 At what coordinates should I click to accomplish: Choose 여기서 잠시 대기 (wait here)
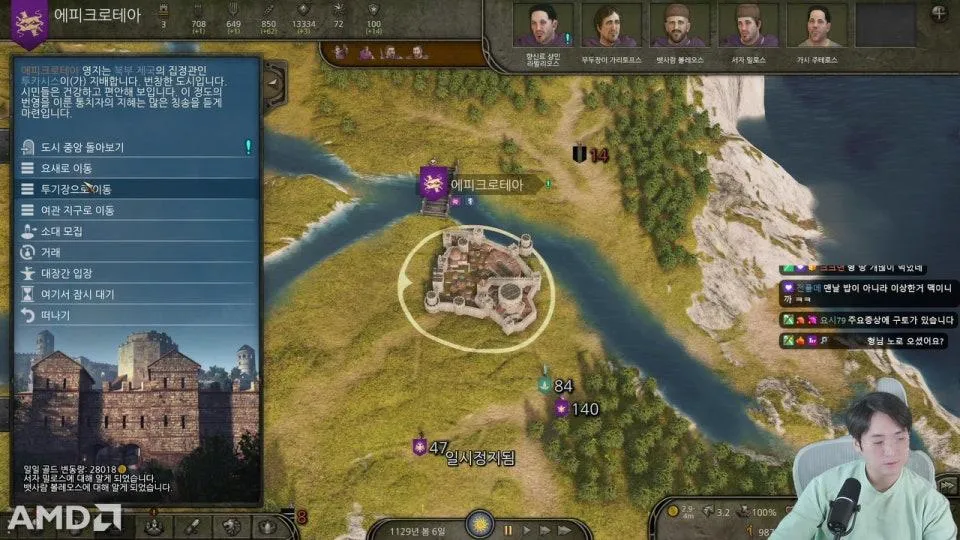click(76, 294)
